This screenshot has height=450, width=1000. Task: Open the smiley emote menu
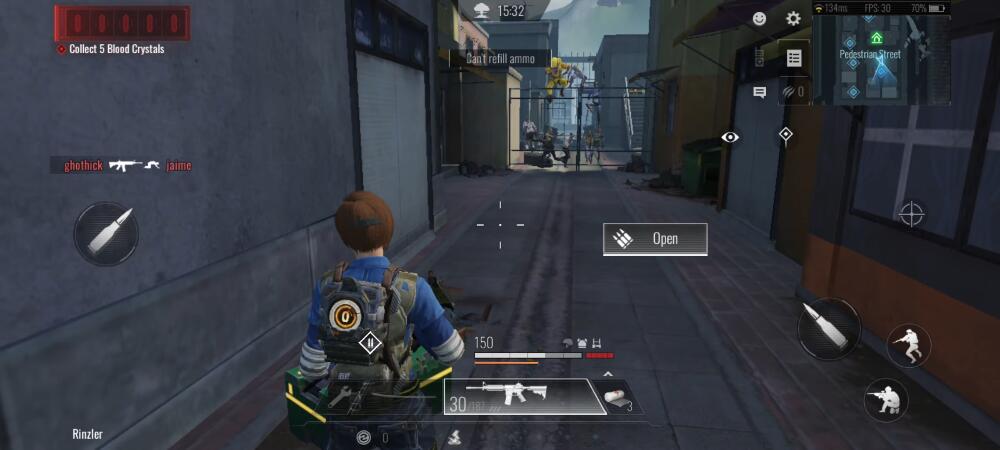pyautogui.click(x=760, y=19)
